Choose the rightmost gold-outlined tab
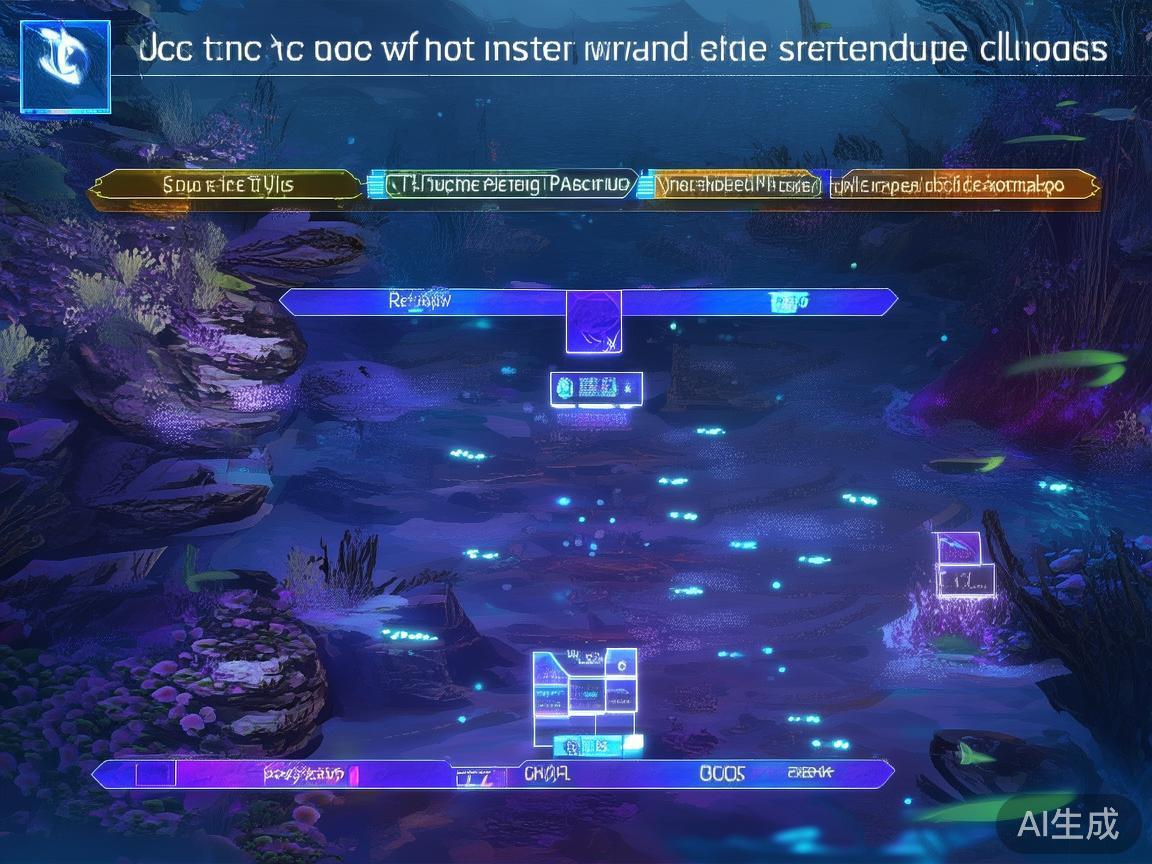The width and height of the screenshot is (1152, 864). tap(962, 185)
